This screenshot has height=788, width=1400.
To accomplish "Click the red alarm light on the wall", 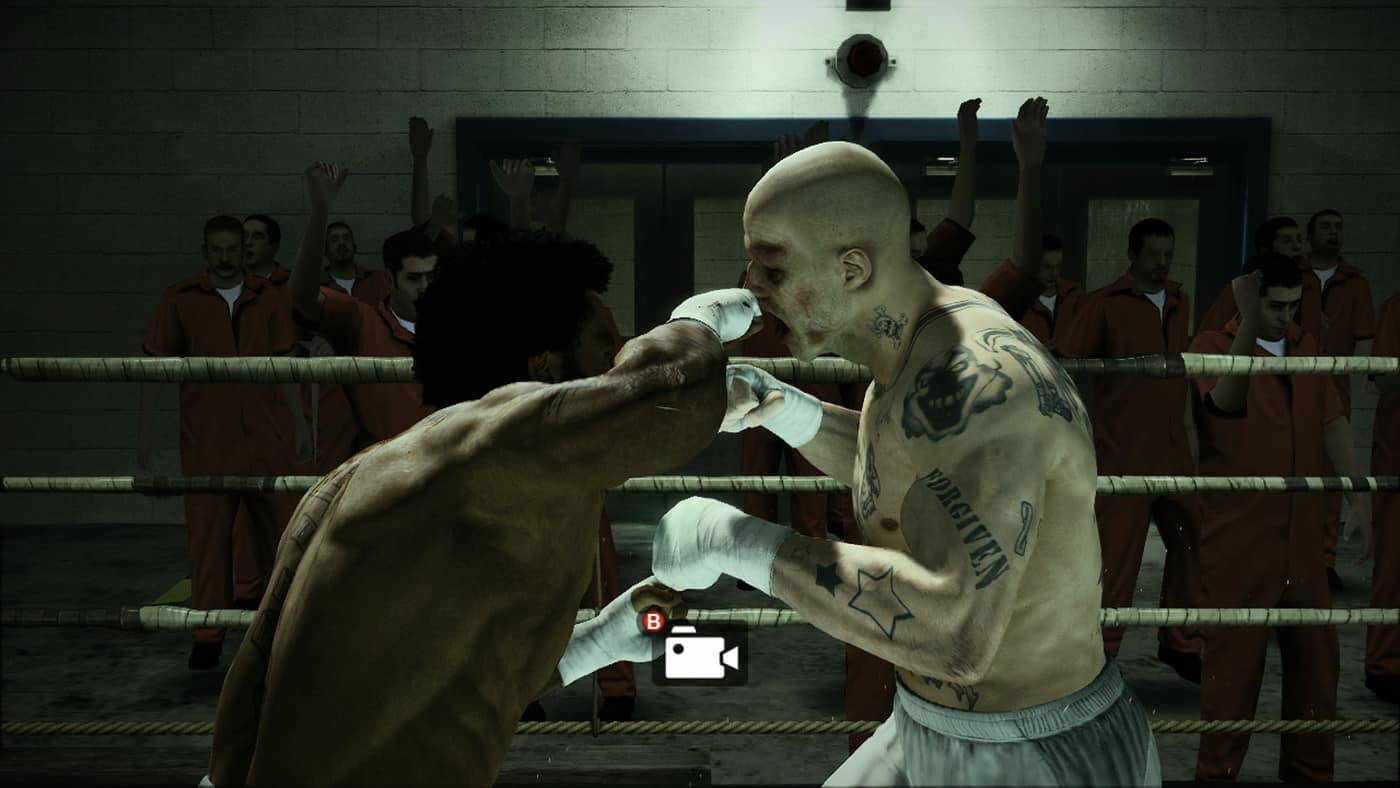I will [x=860, y=55].
